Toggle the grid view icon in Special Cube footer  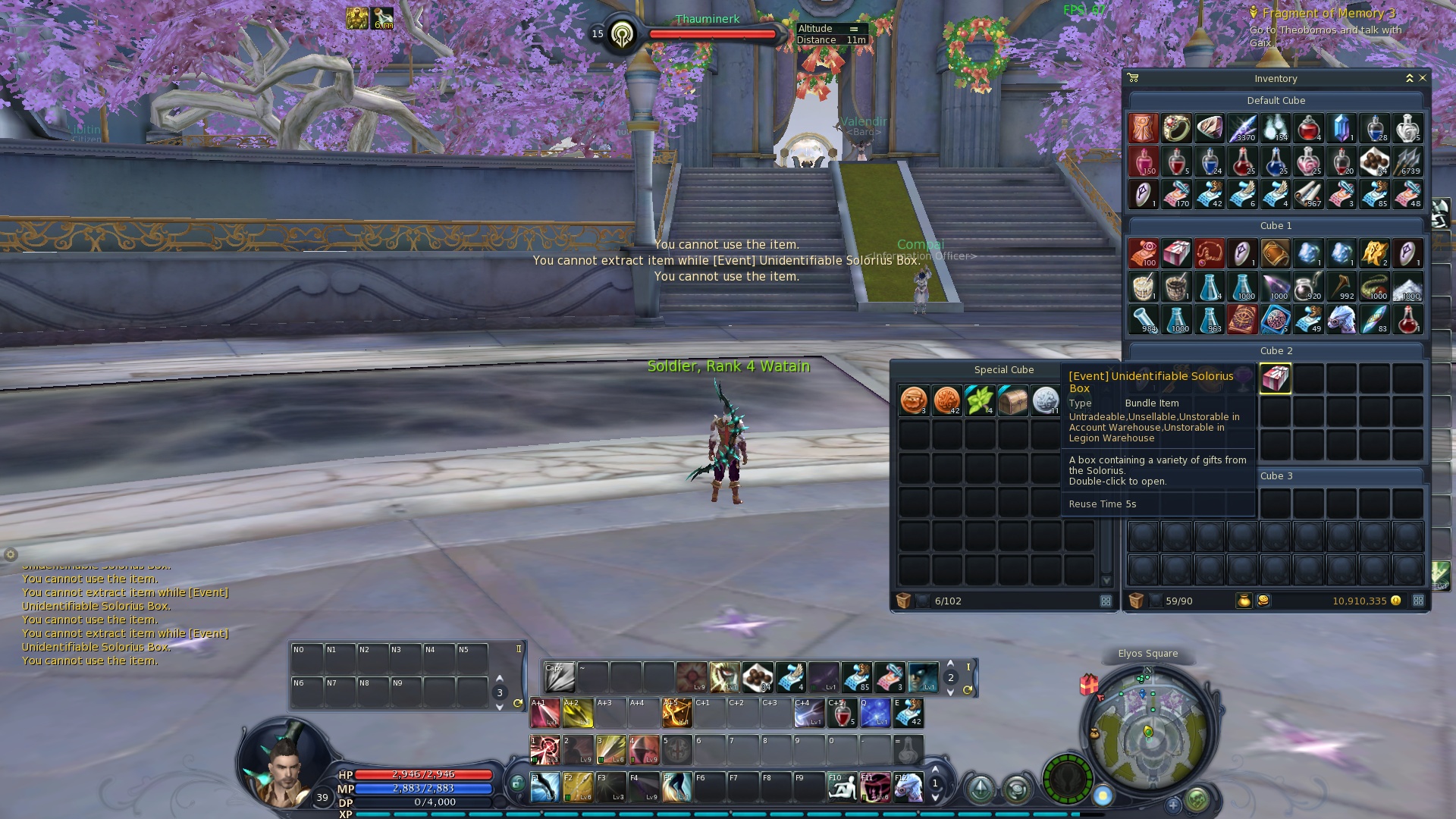(x=1106, y=601)
